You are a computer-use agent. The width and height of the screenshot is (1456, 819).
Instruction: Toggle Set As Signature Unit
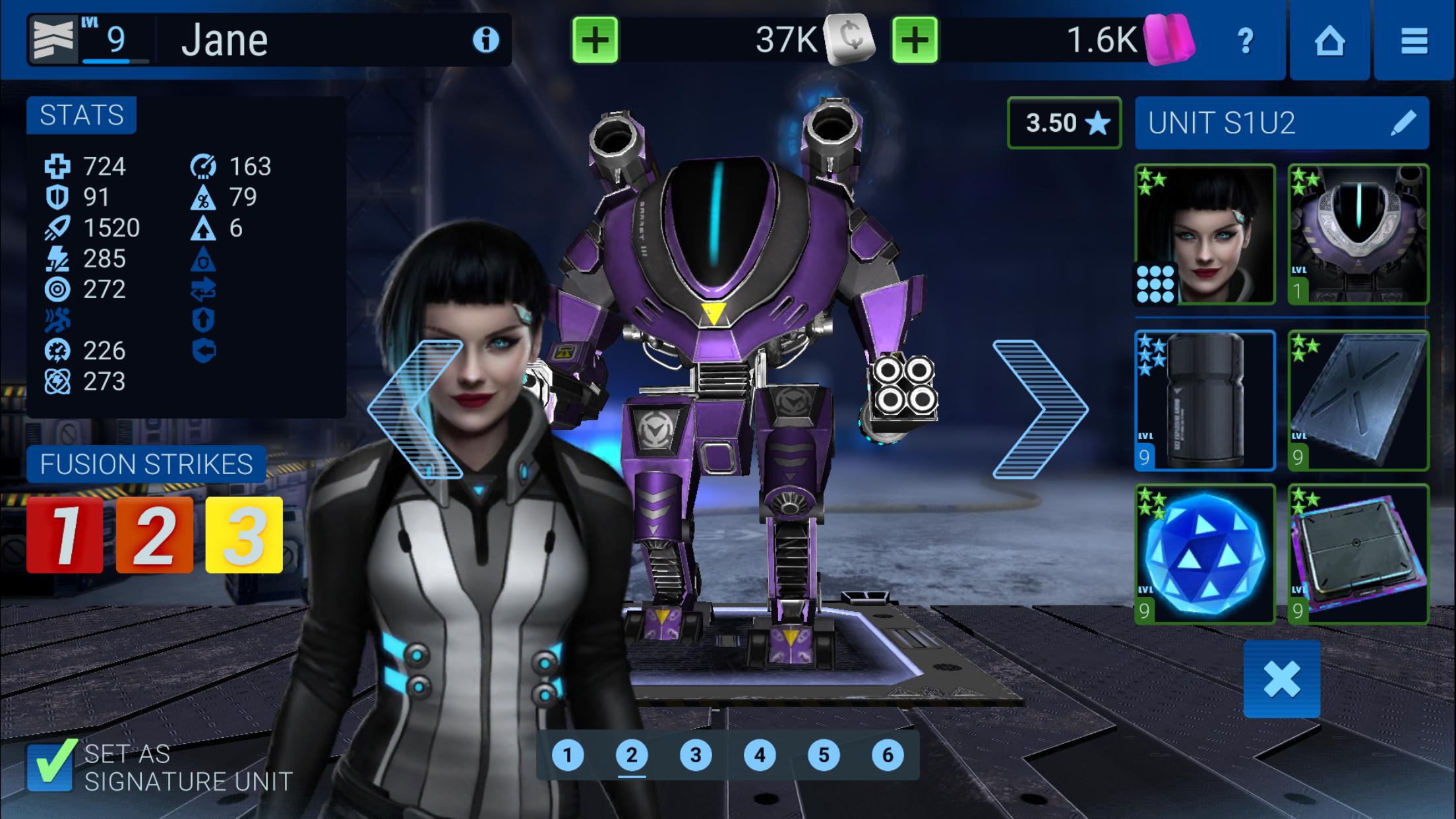pyautogui.click(x=51, y=766)
